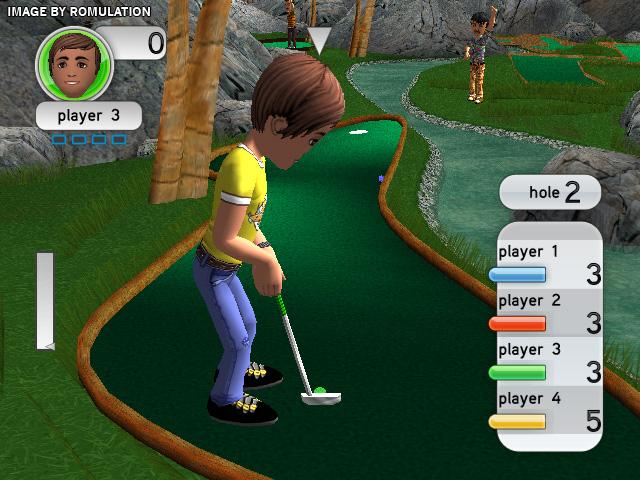Select the player 2 scoreboard row

548,312
